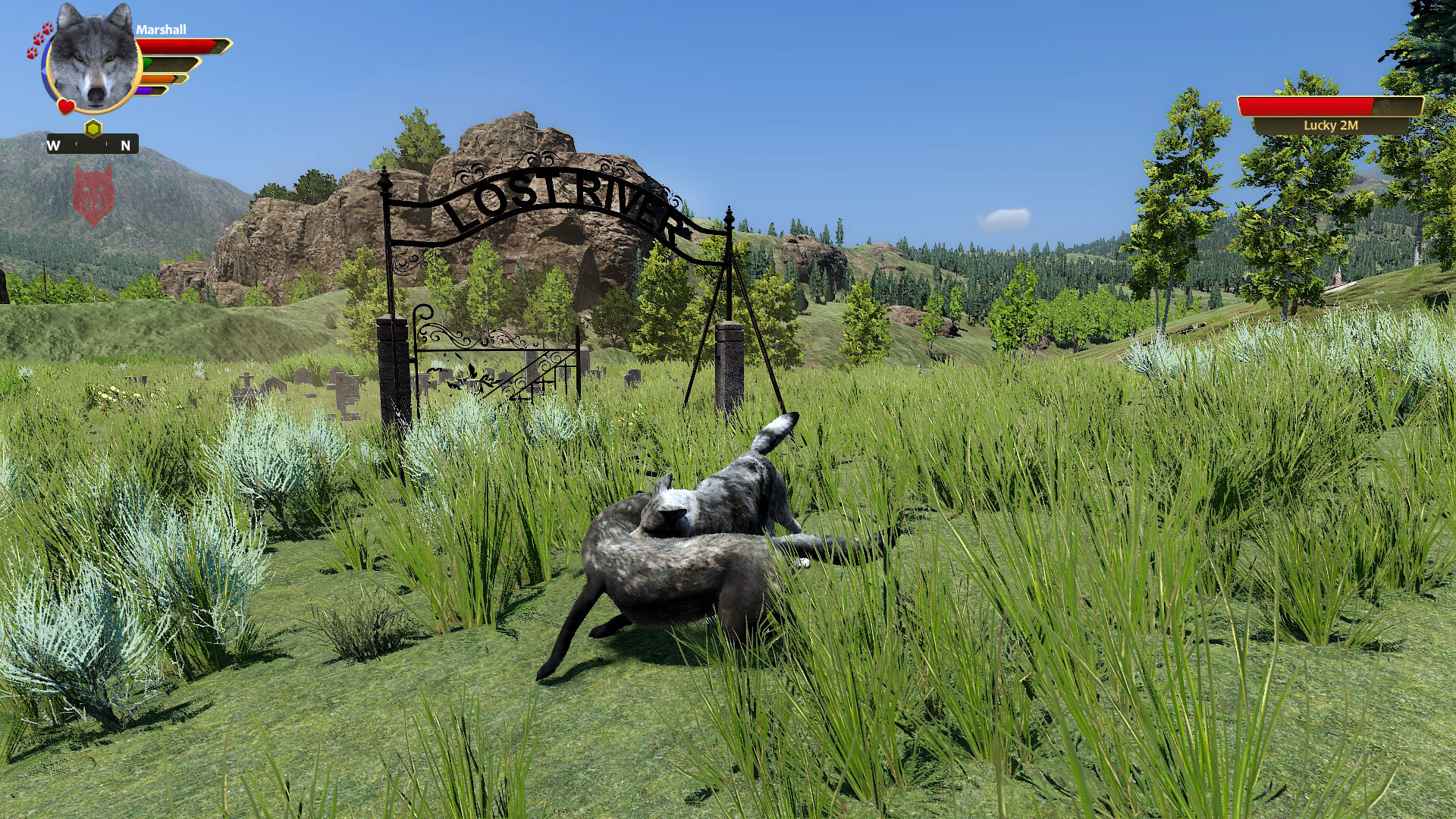This screenshot has height=819, width=1456.
Task: Click the N marker on the compass
Action: (x=125, y=146)
